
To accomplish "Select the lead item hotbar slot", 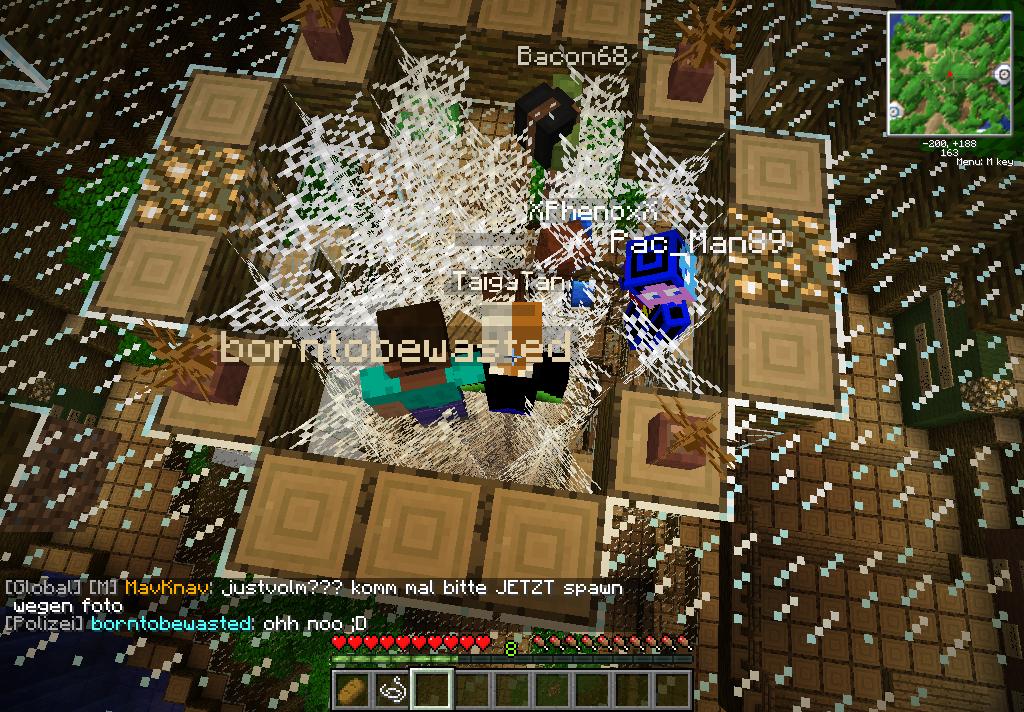I will coord(392,689).
